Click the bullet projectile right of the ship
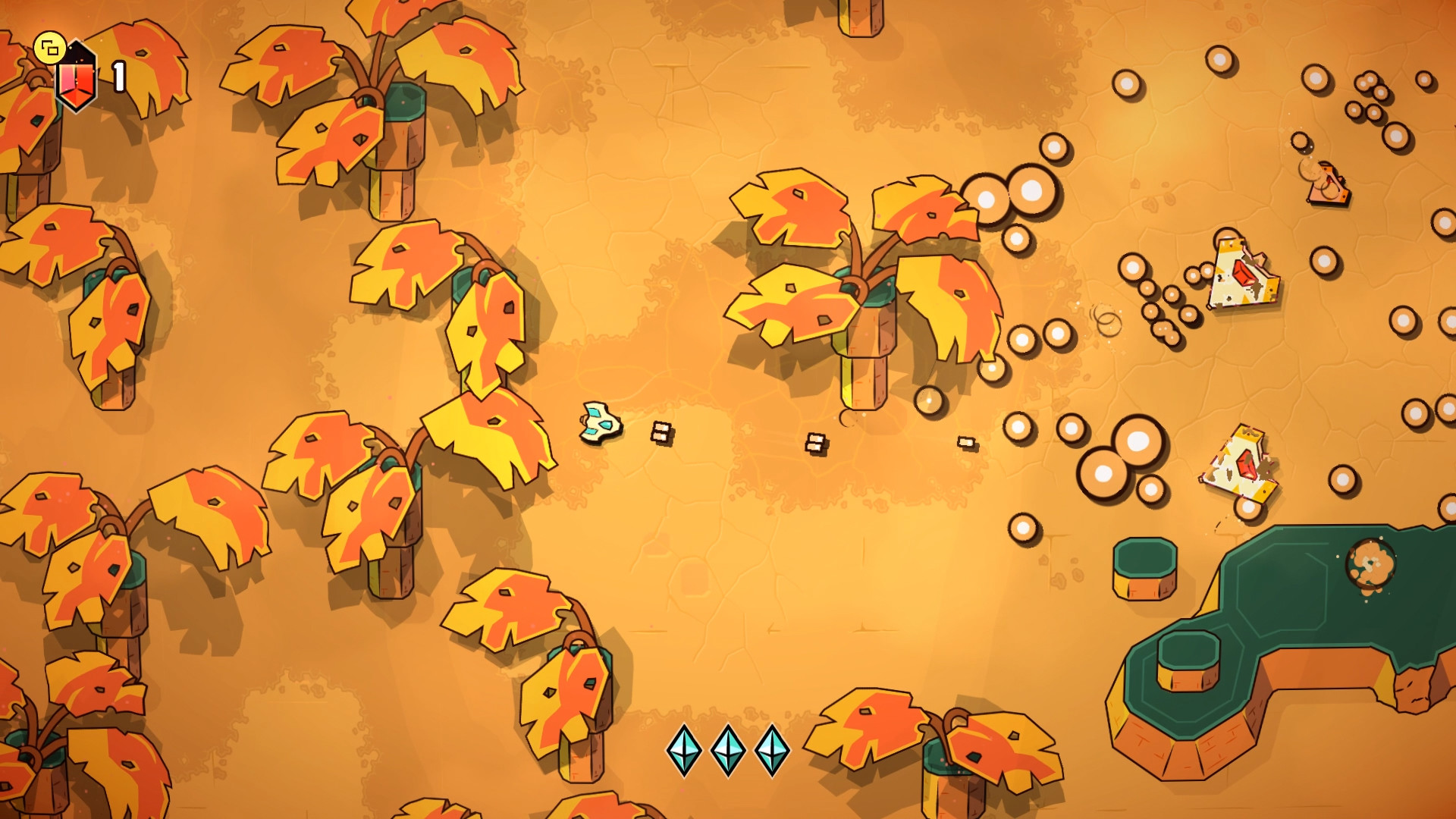 pos(661,432)
